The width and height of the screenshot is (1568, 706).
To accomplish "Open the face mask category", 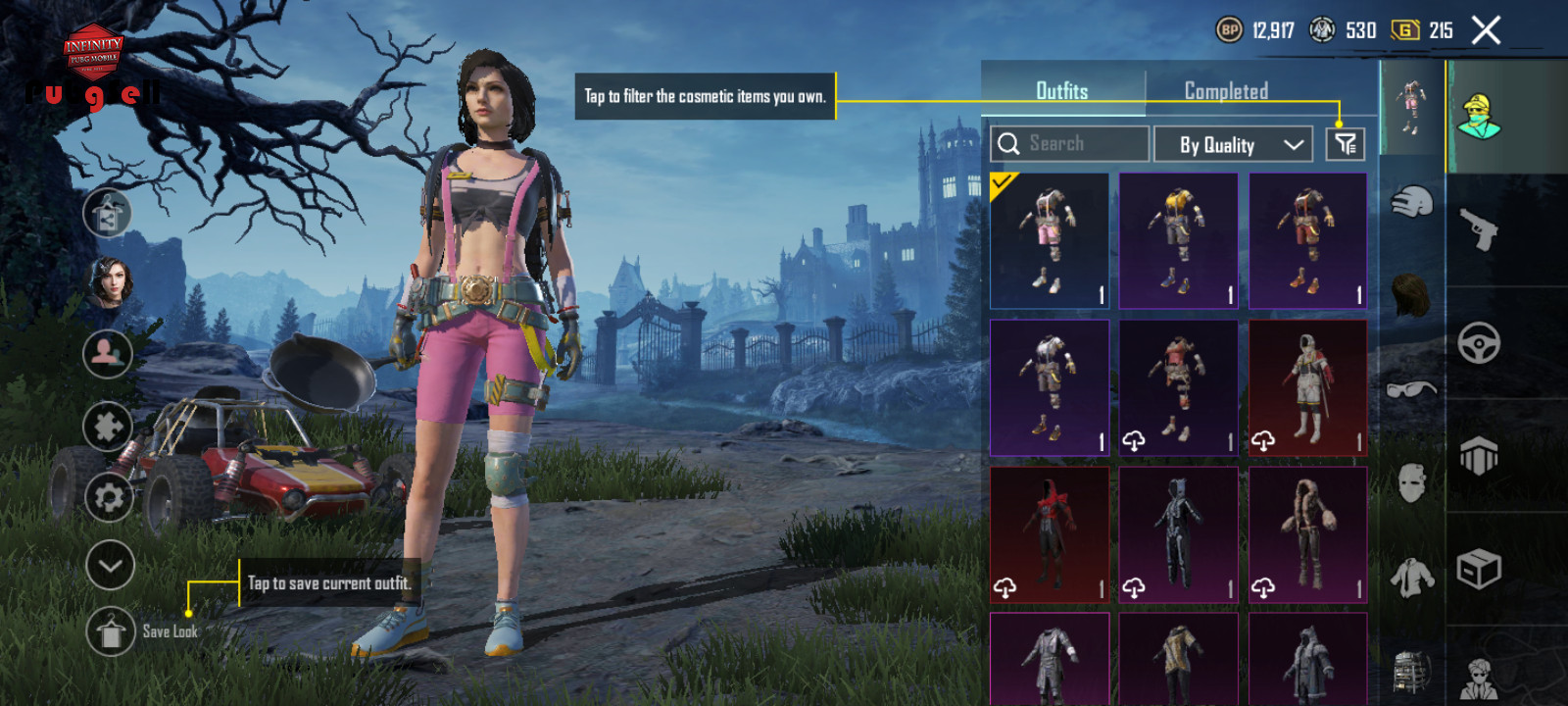I will (1411, 482).
